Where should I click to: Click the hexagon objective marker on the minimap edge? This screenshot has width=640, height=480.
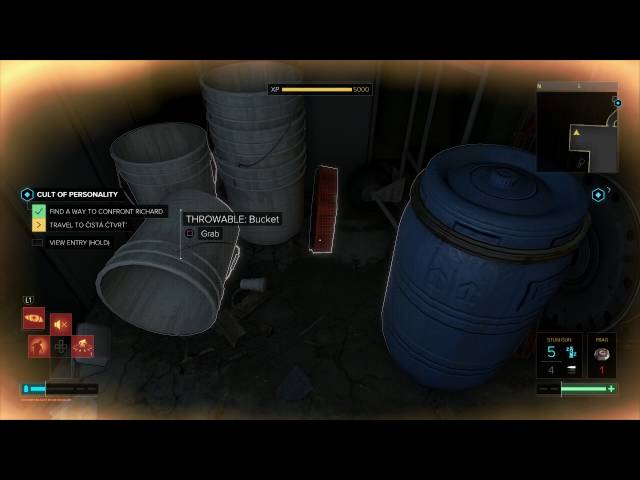[616, 101]
